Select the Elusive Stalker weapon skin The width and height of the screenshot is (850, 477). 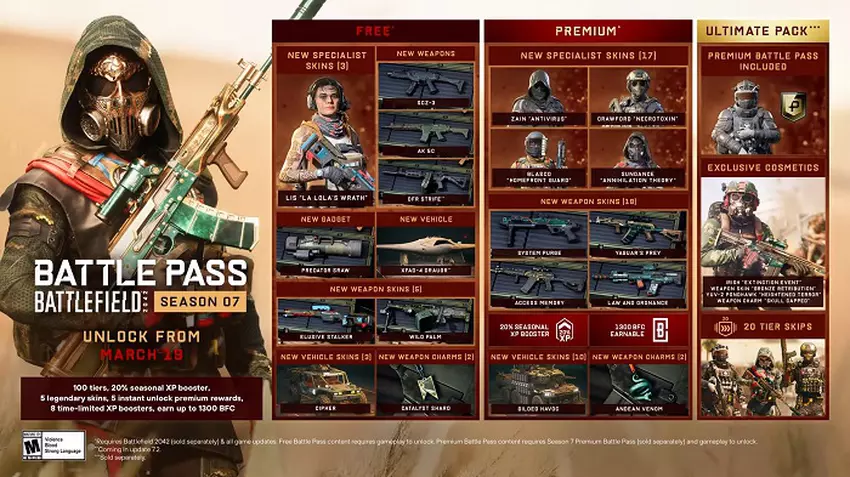[325, 320]
